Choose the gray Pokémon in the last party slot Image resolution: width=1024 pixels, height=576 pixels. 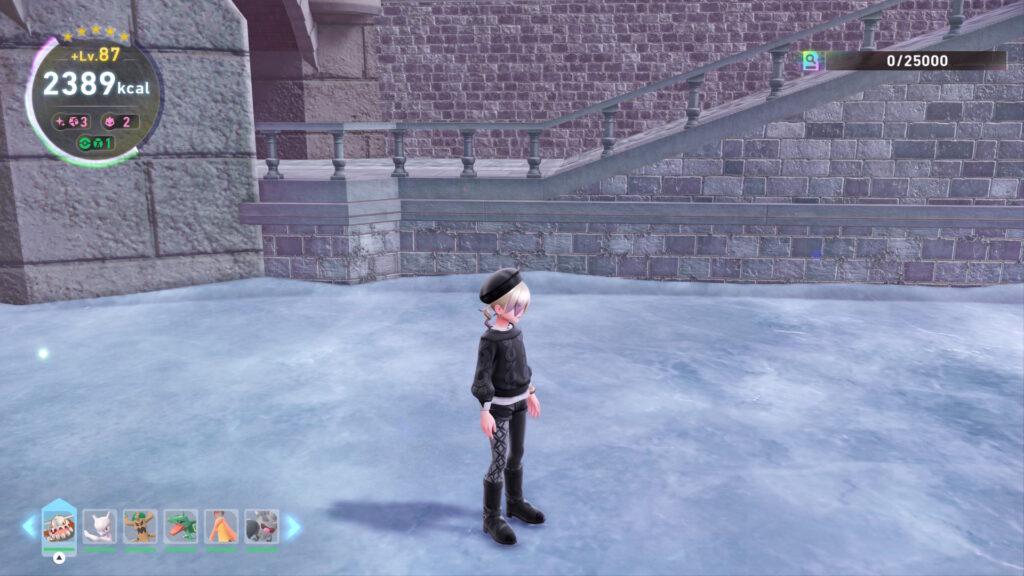(x=262, y=526)
